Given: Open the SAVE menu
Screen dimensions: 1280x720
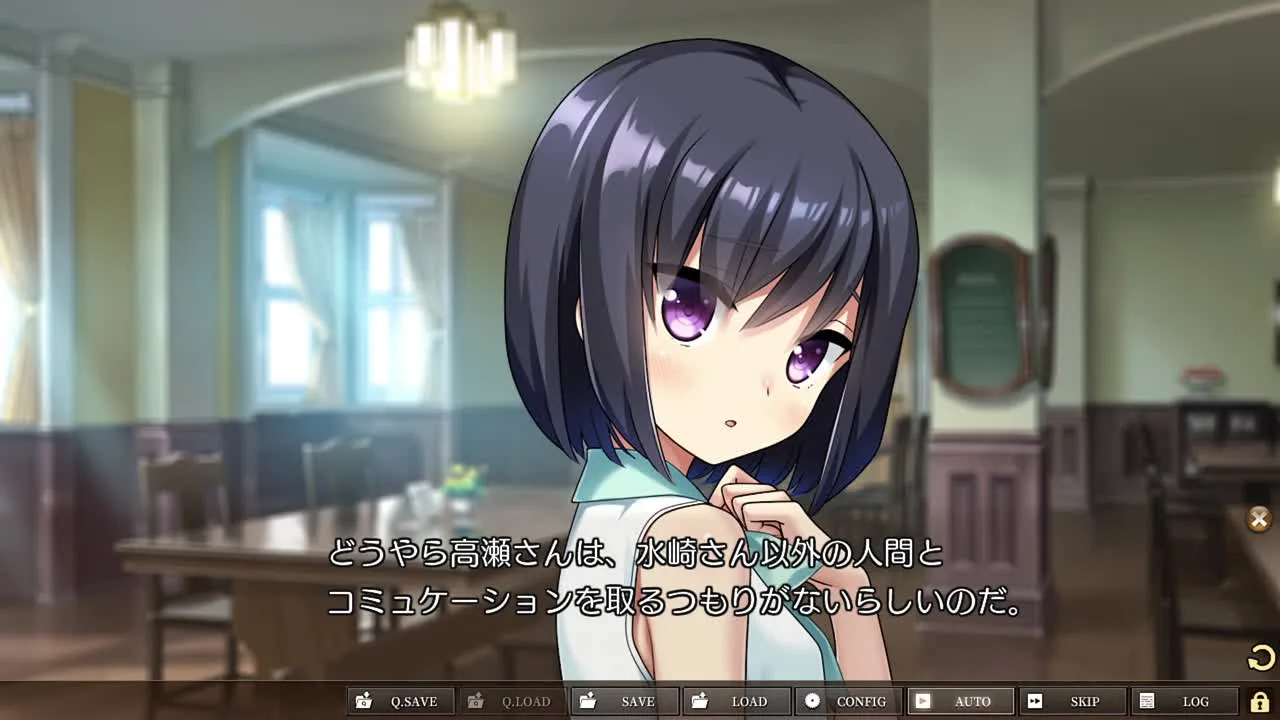Looking at the screenshot, I should [x=624, y=701].
